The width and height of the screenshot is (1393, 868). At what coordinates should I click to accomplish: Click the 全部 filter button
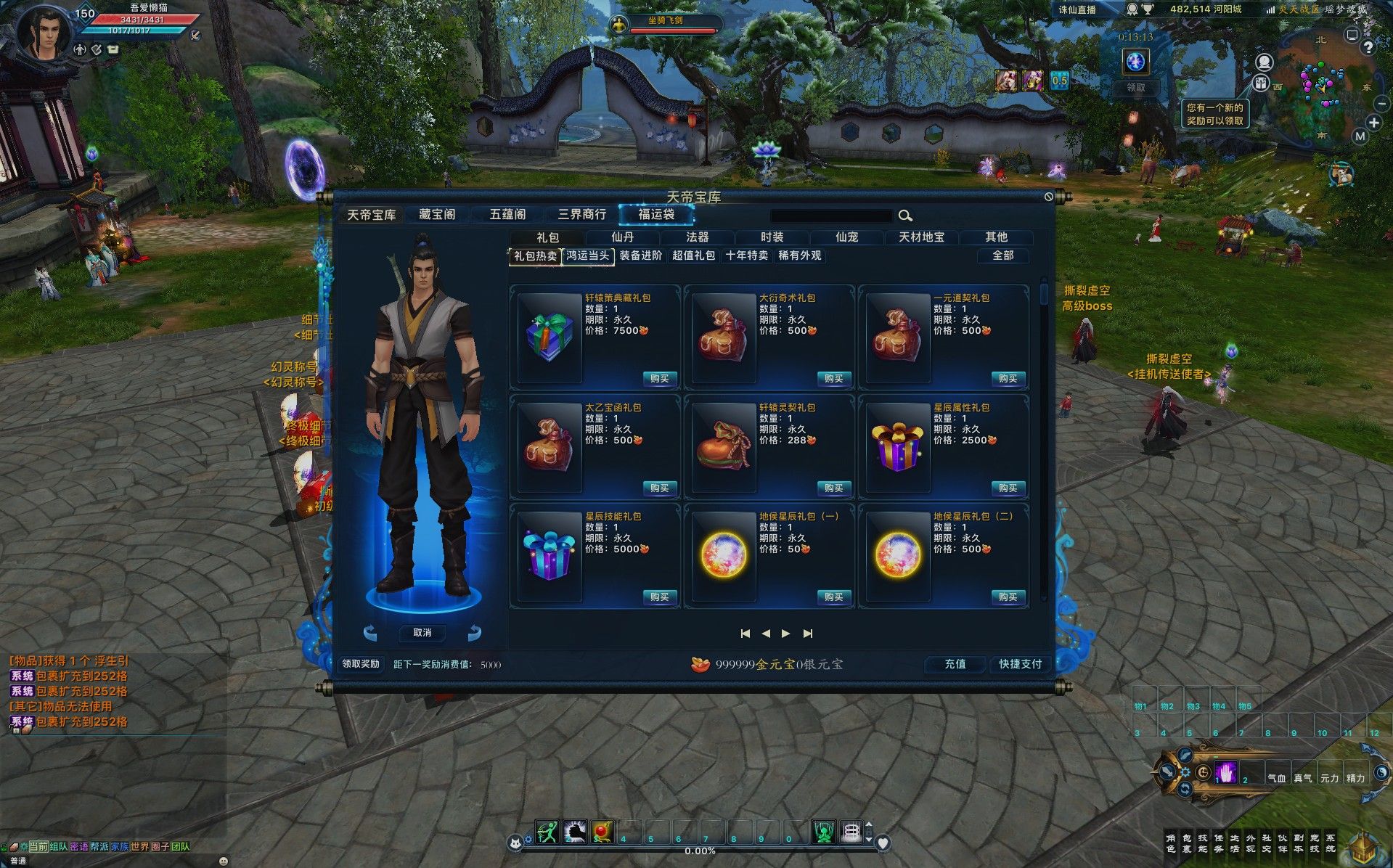pyautogui.click(x=1002, y=255)
